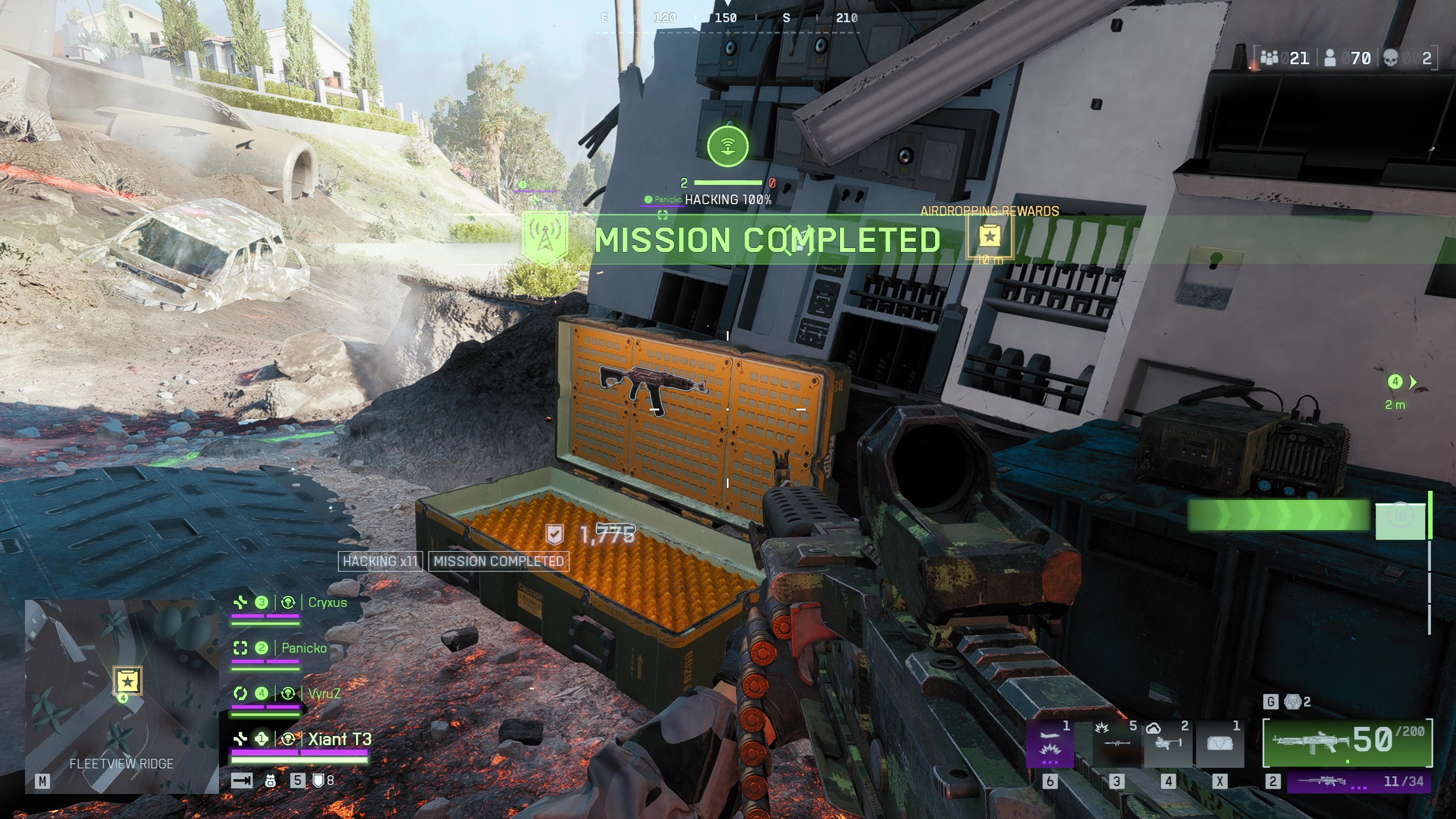
Task: Equip the rocket launcher gadget slot
Action: pyautogui.click(x=1116, y=744)
